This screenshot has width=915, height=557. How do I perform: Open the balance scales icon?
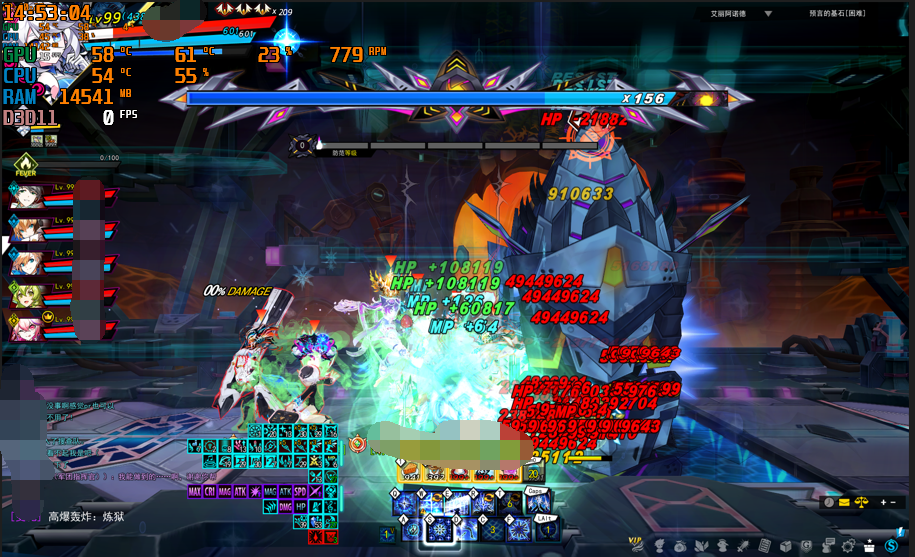coord(863,502)
